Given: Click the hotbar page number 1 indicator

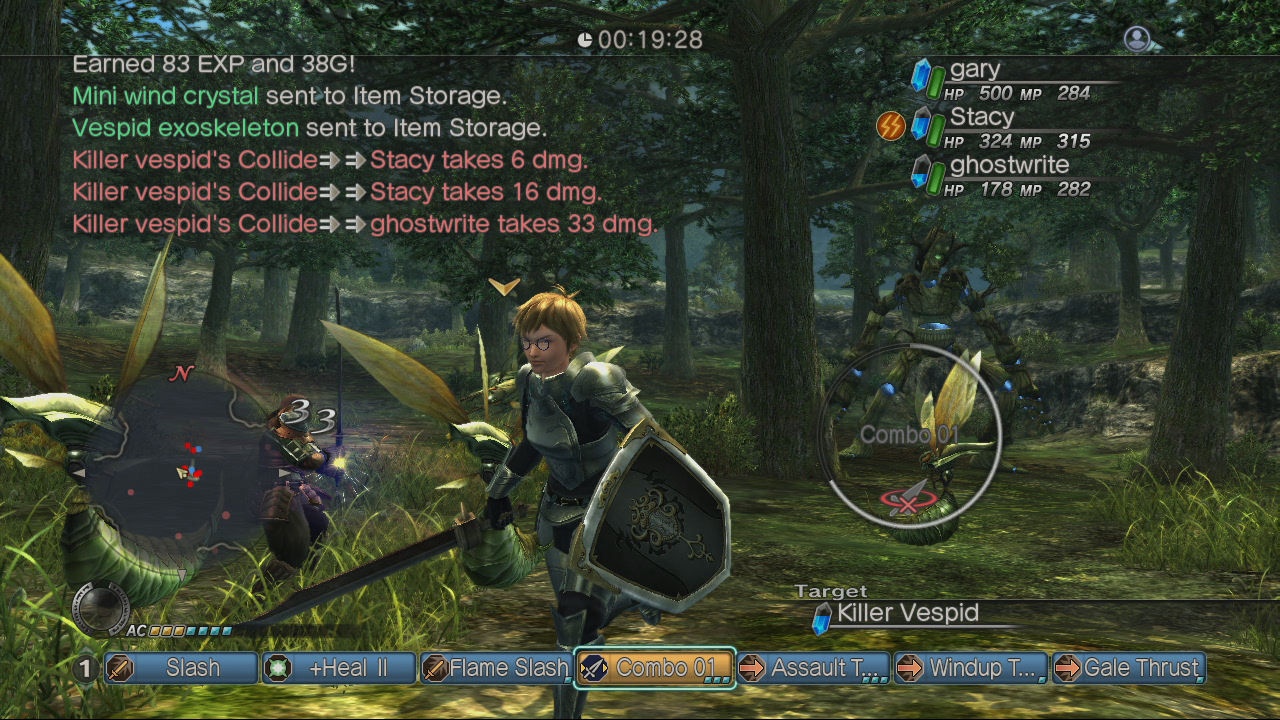Looking at the screenshot, I should (x=86, y=668).
